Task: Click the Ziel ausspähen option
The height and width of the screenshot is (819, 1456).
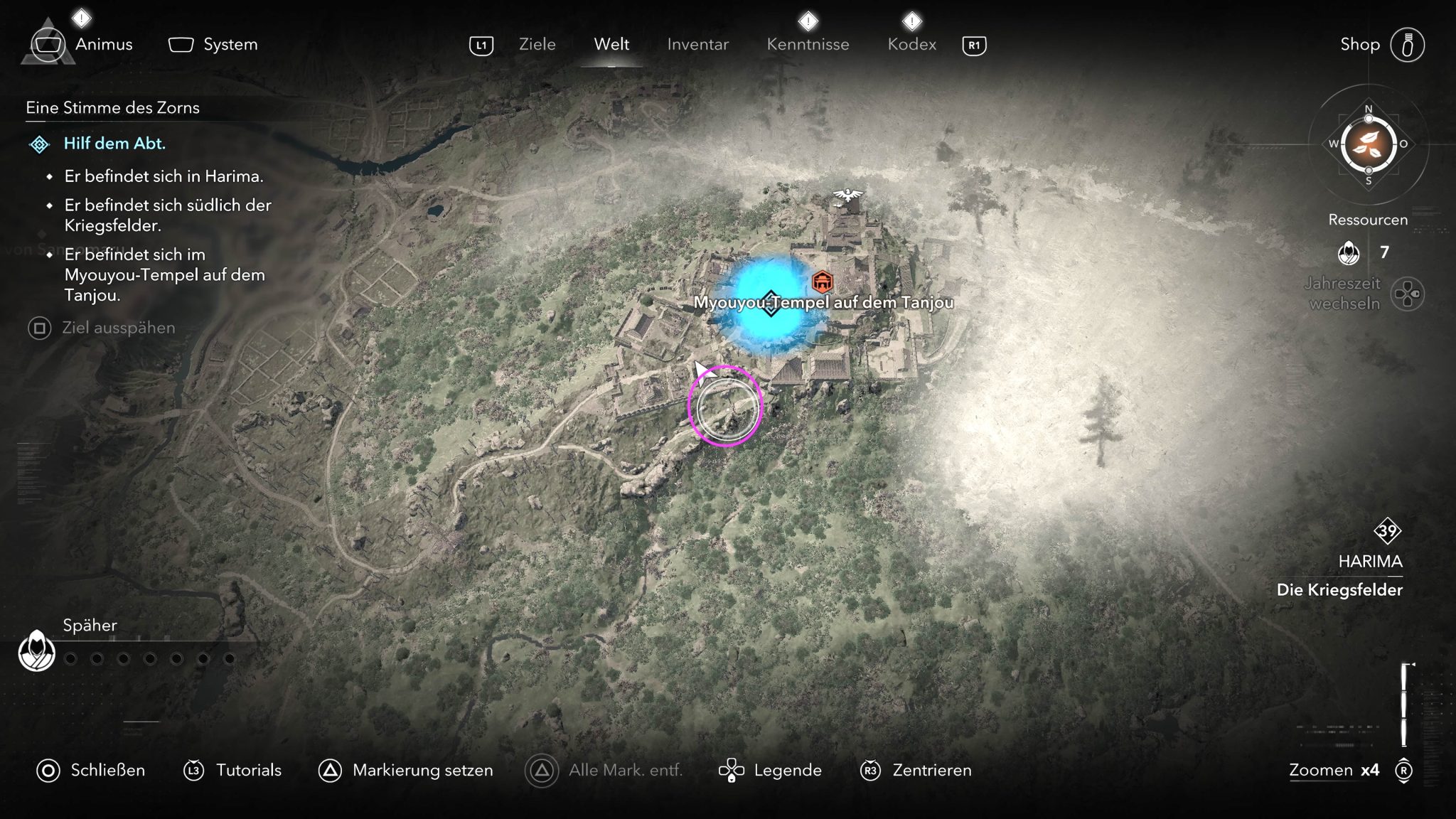Action: pyautogui.click(x=118, y=328)
